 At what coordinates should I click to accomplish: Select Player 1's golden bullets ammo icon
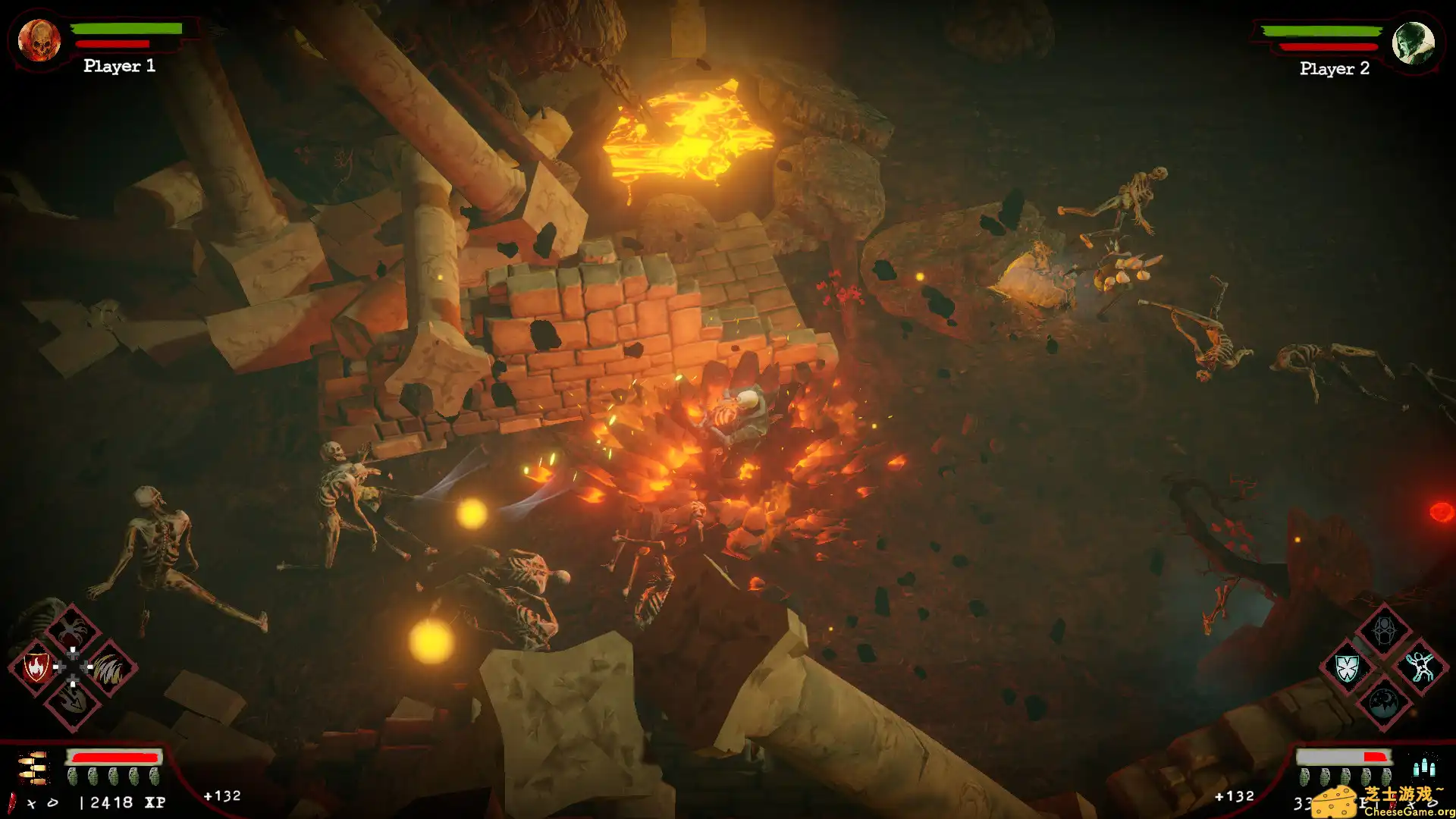coord(33,767)
